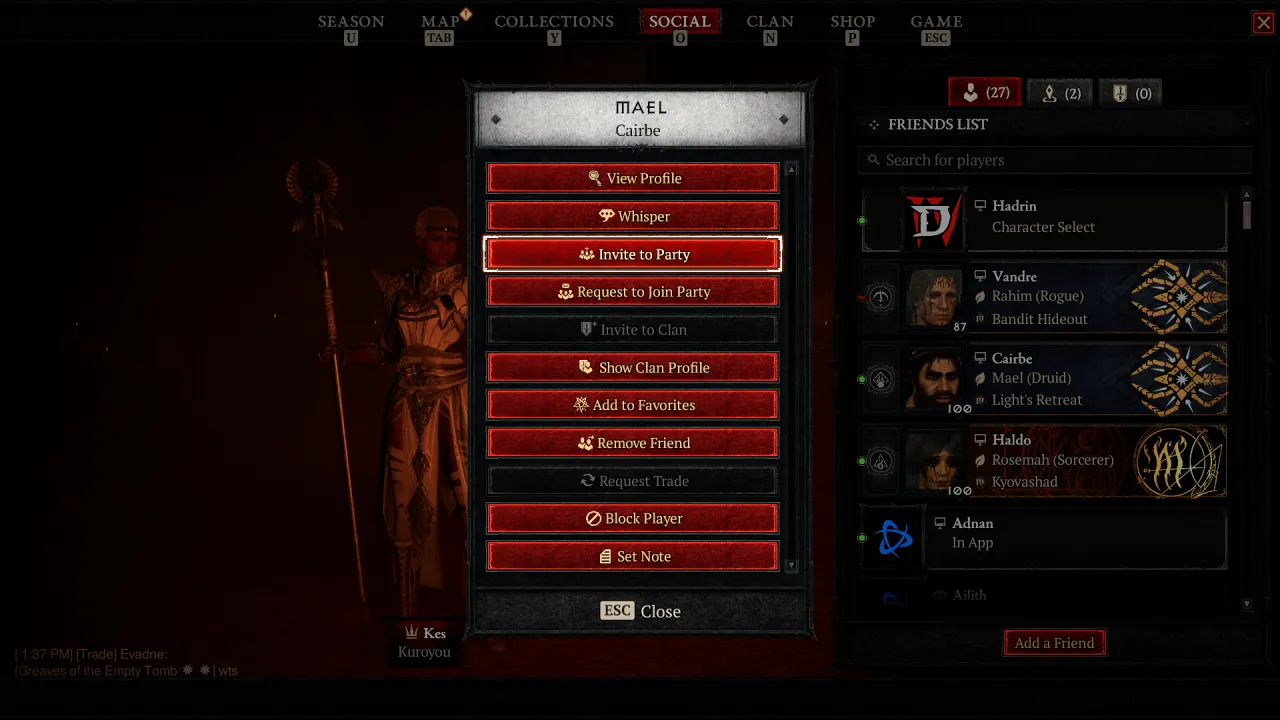The image size is (1280, 720).
Task: Click the crown icon next to Kes
Action: coord(411,632)
